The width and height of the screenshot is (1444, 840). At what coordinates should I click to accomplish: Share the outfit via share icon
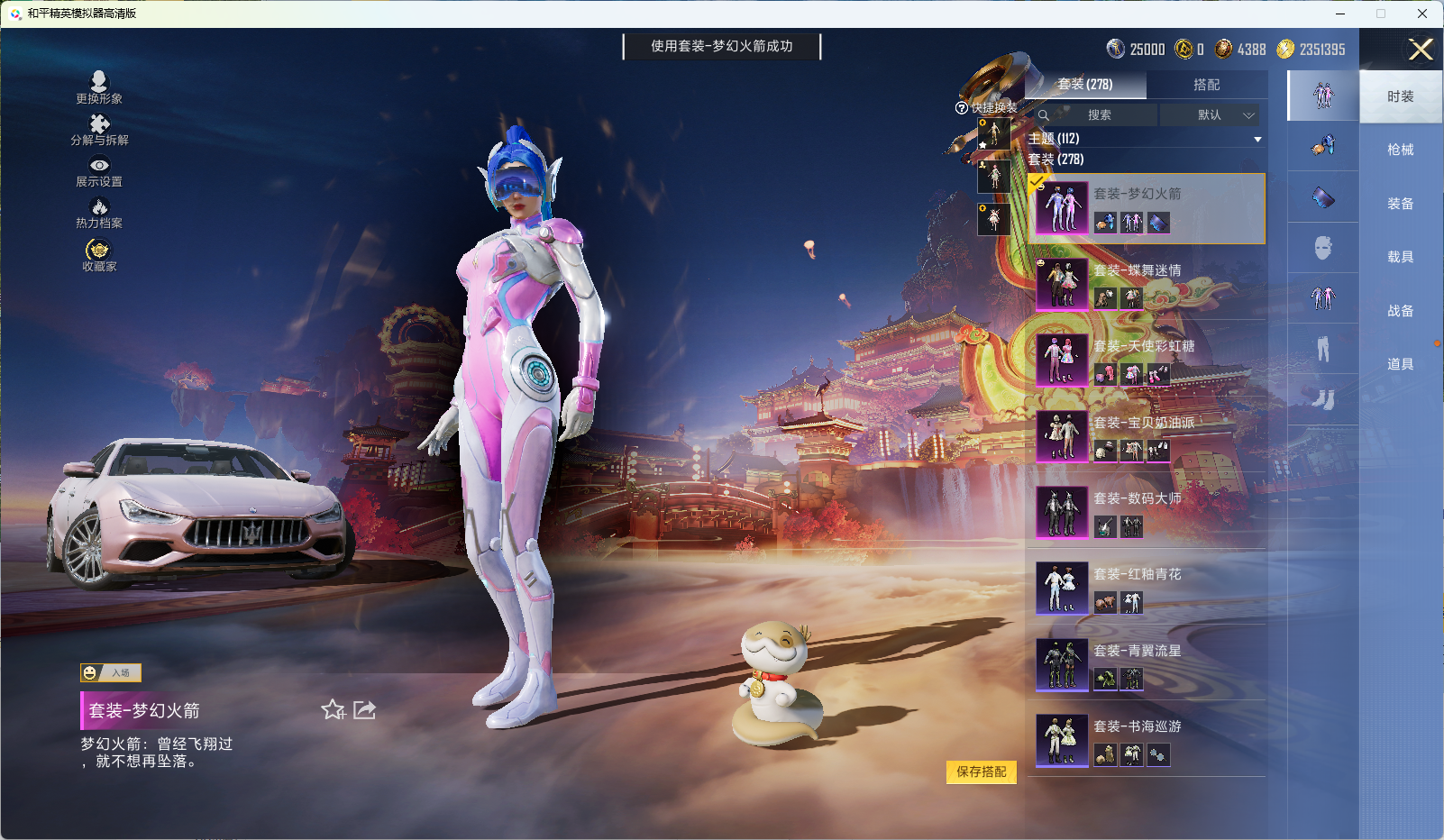coord(364,710)
